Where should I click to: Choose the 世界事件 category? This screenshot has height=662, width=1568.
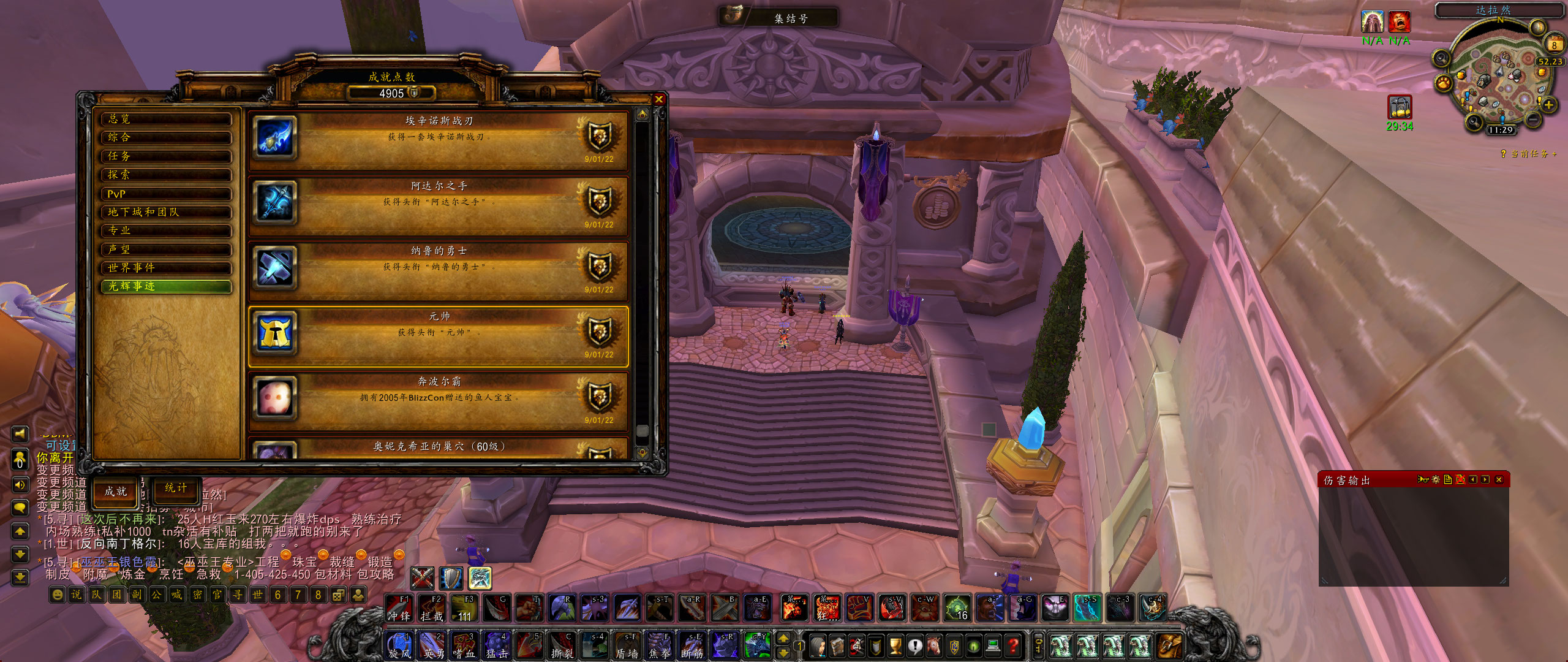pyautogui.click(x=166, y=268)
